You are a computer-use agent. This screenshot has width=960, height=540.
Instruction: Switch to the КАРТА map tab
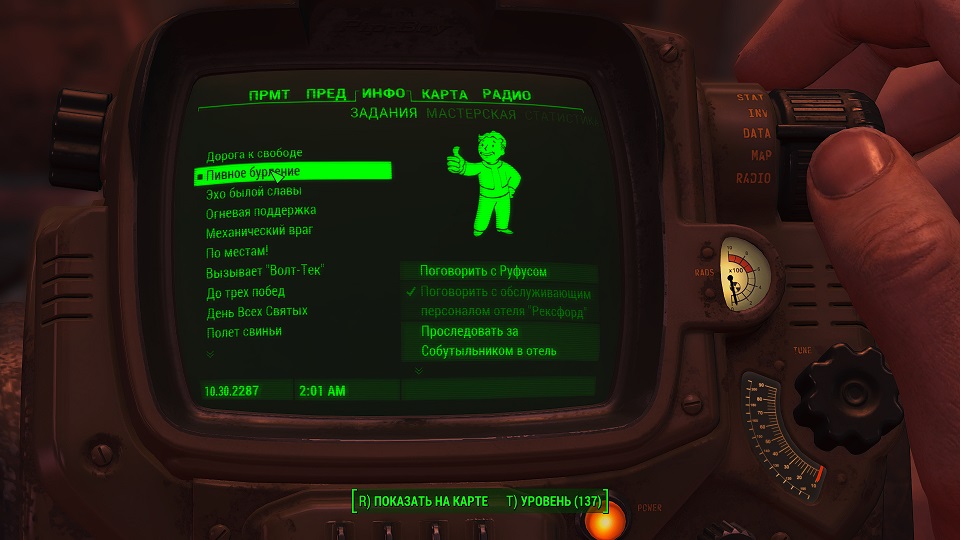(x=445, y=95)
